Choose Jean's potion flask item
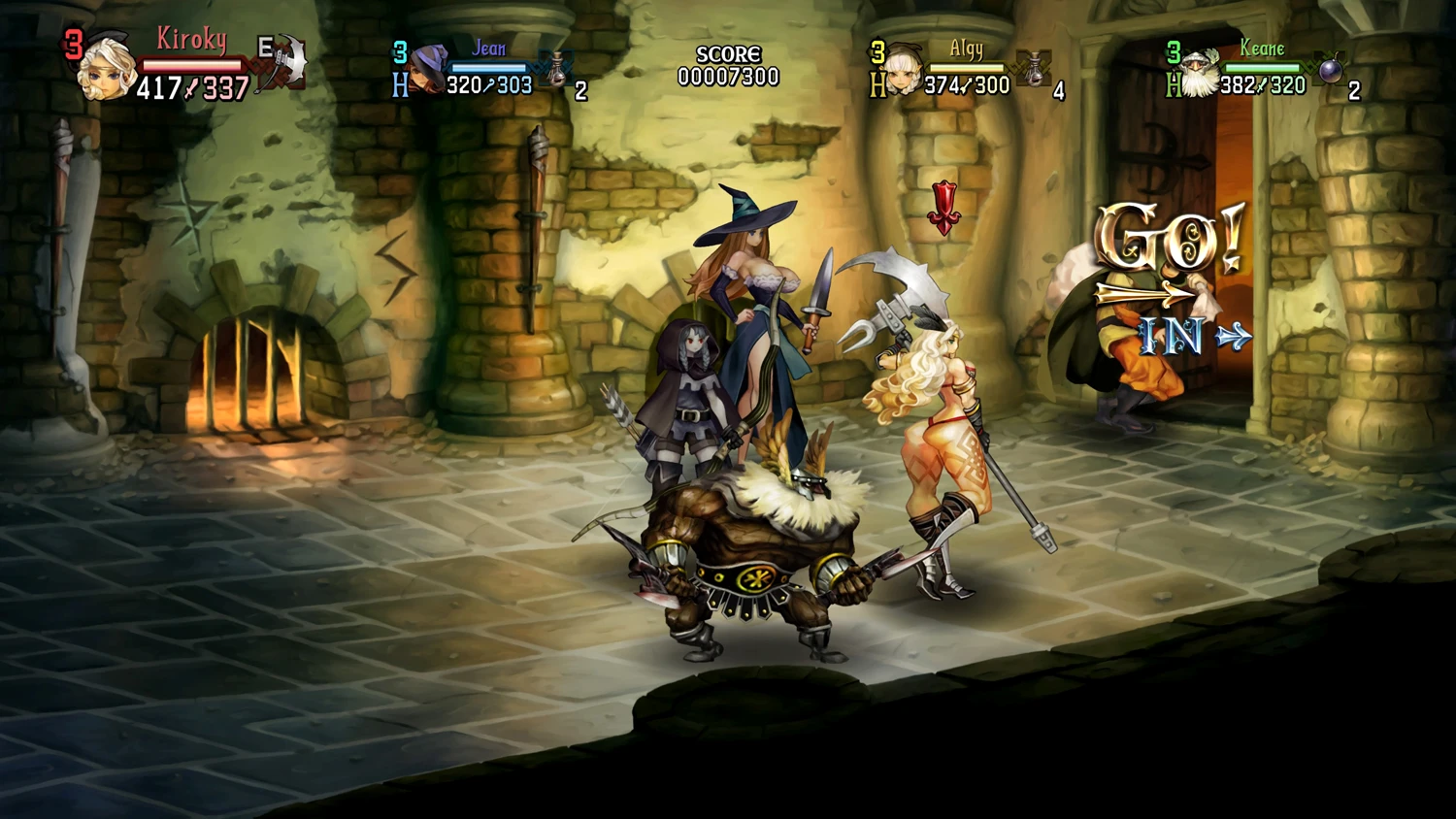 point(557,68)
